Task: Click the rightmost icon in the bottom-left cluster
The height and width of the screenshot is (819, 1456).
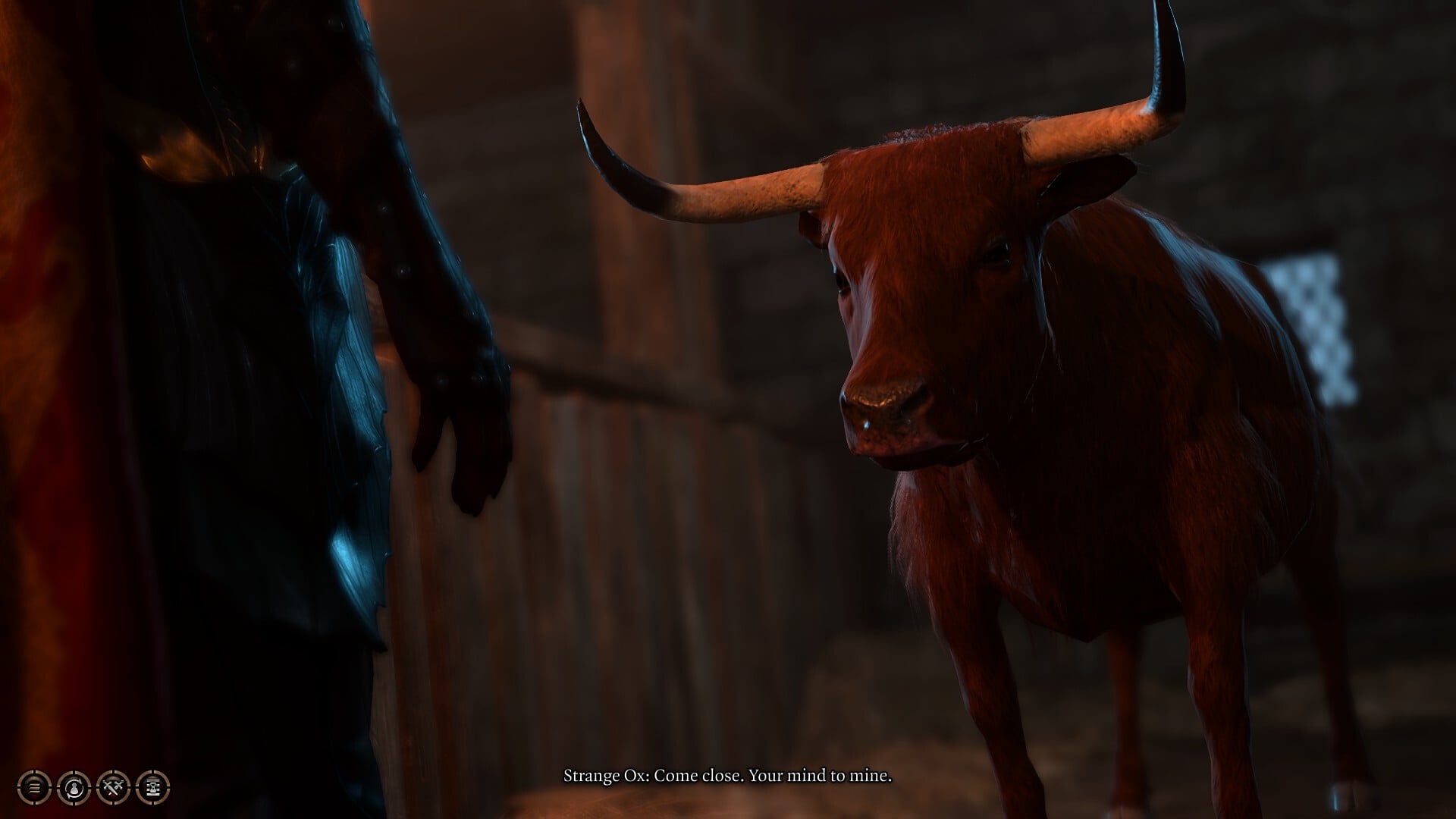Action: coord(152,787)
